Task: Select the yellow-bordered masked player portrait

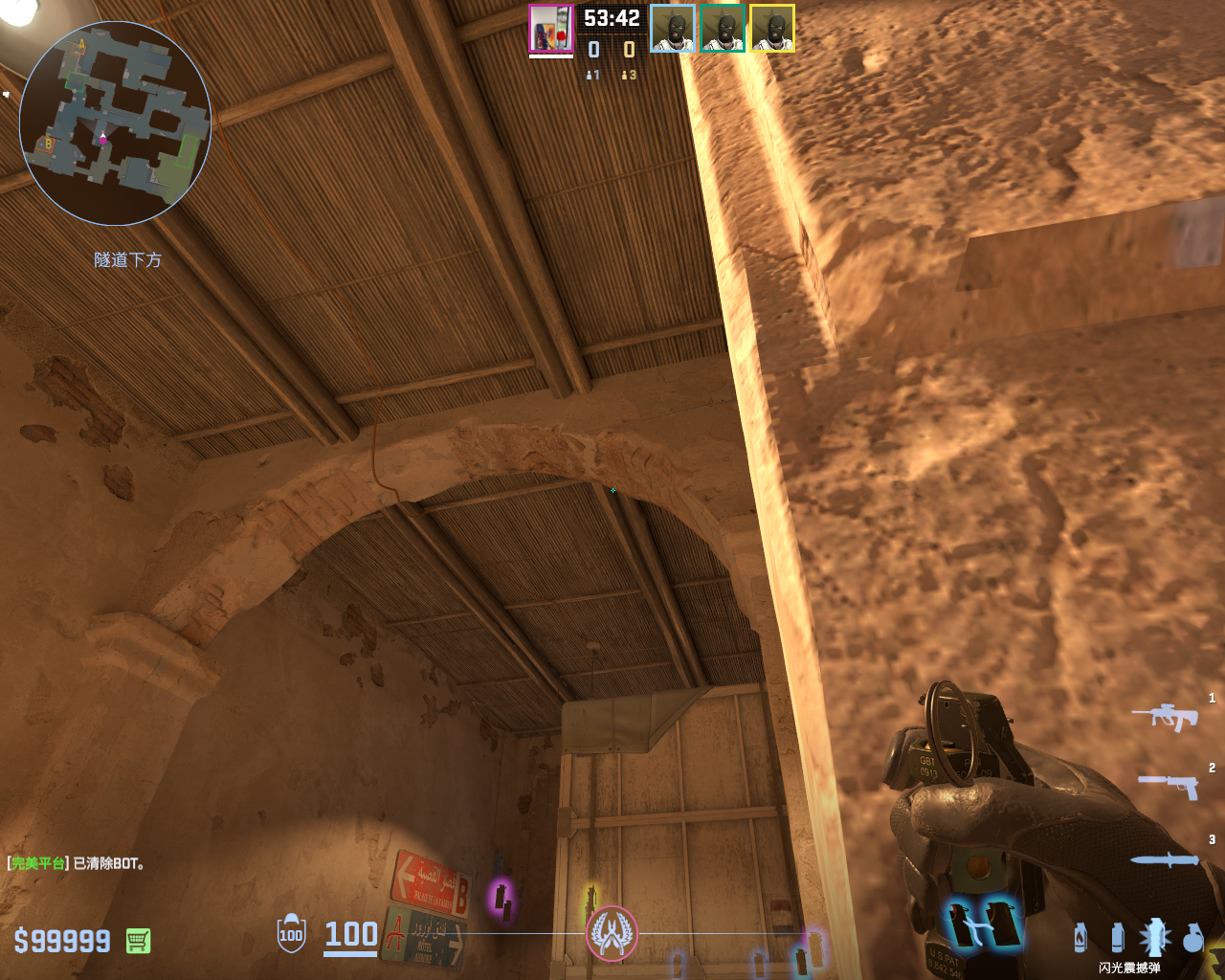Action: (772, 29)
